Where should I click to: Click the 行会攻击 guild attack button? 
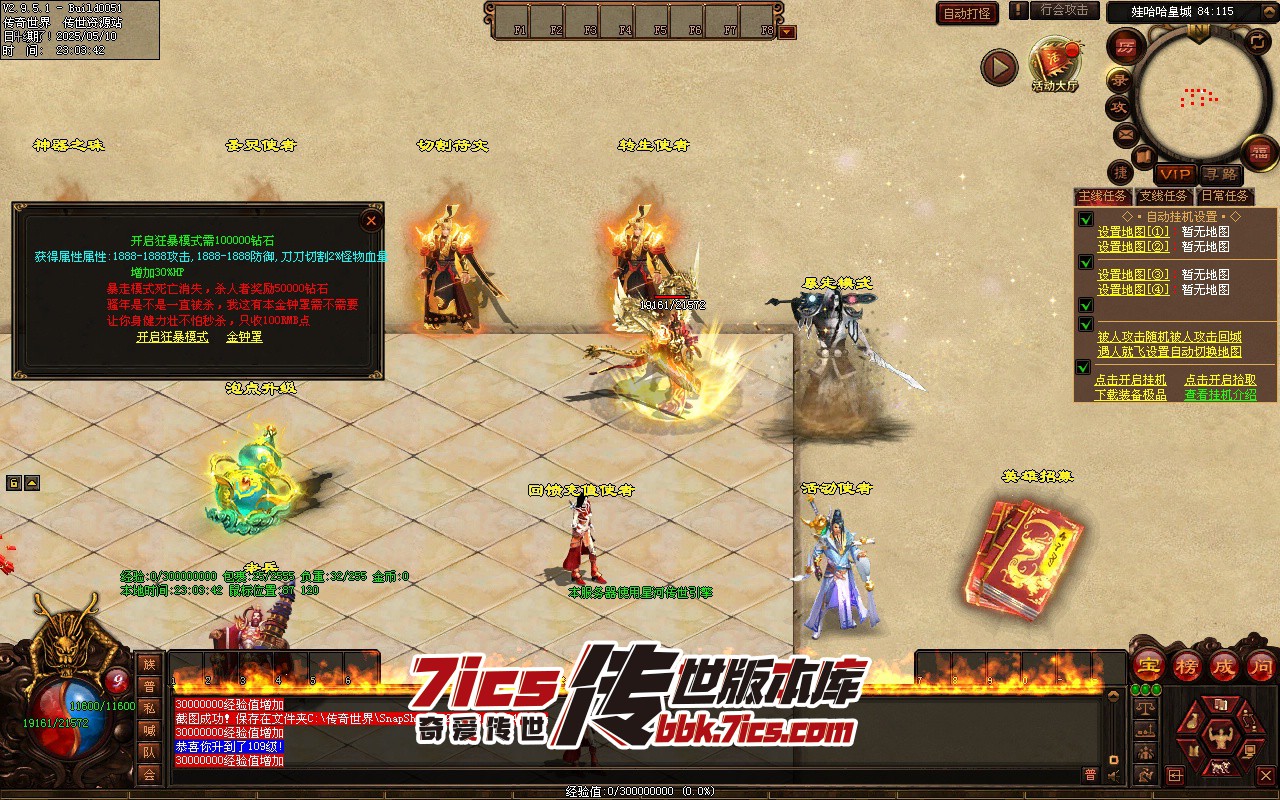1064,10
